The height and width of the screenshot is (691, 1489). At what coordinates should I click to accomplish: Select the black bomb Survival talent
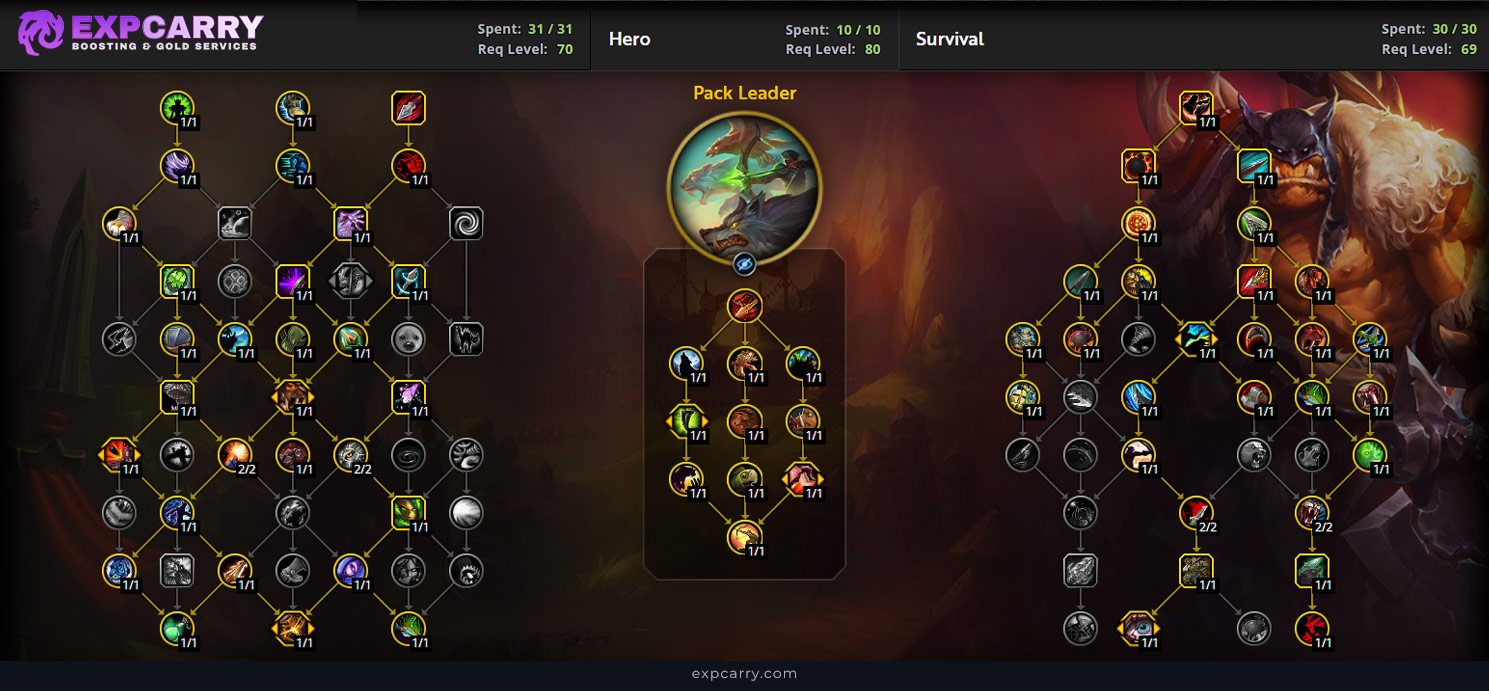[1138, 166]
